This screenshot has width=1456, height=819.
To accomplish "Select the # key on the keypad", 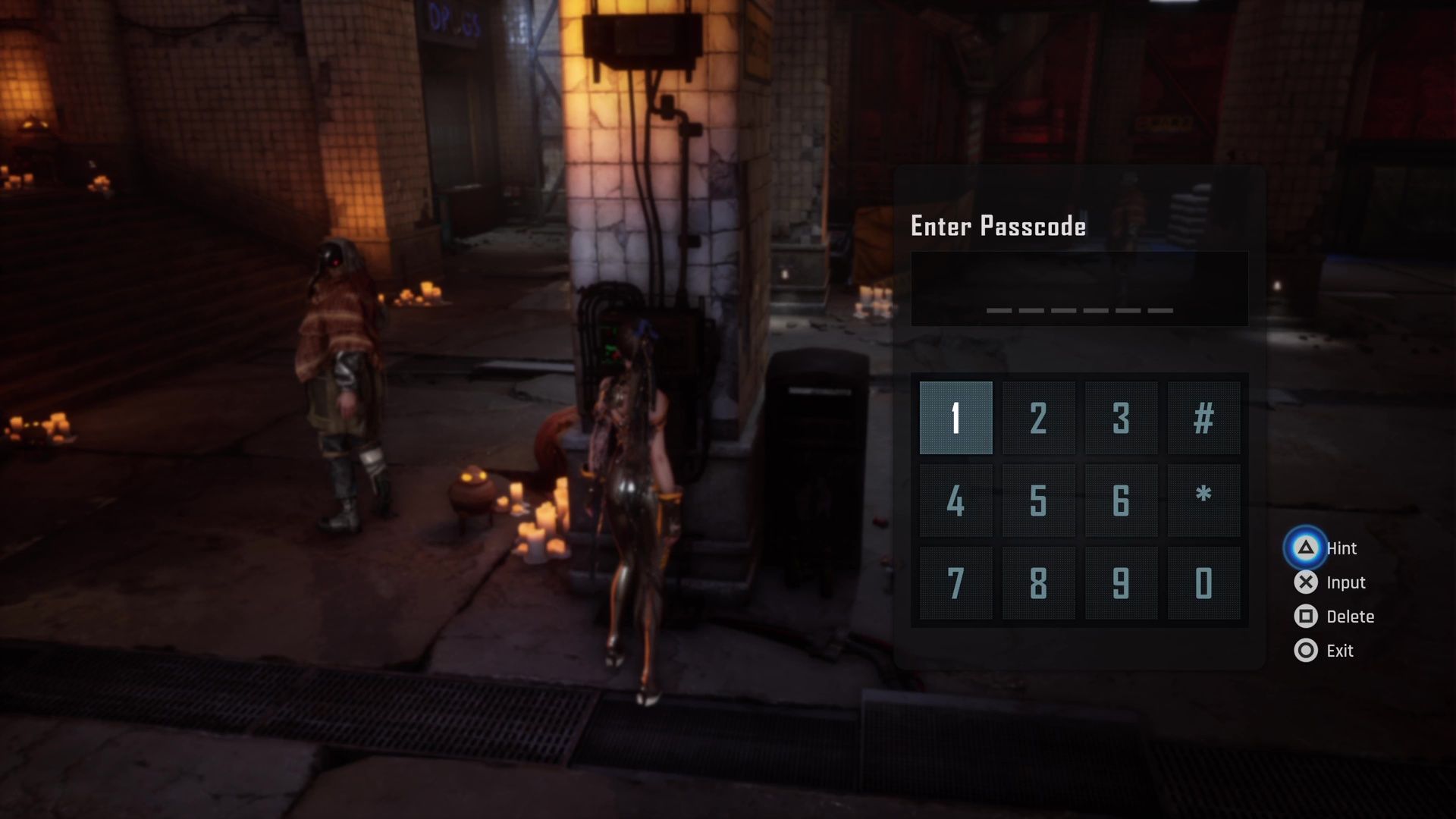I will pyautogui.click(x=1203, y=418).
